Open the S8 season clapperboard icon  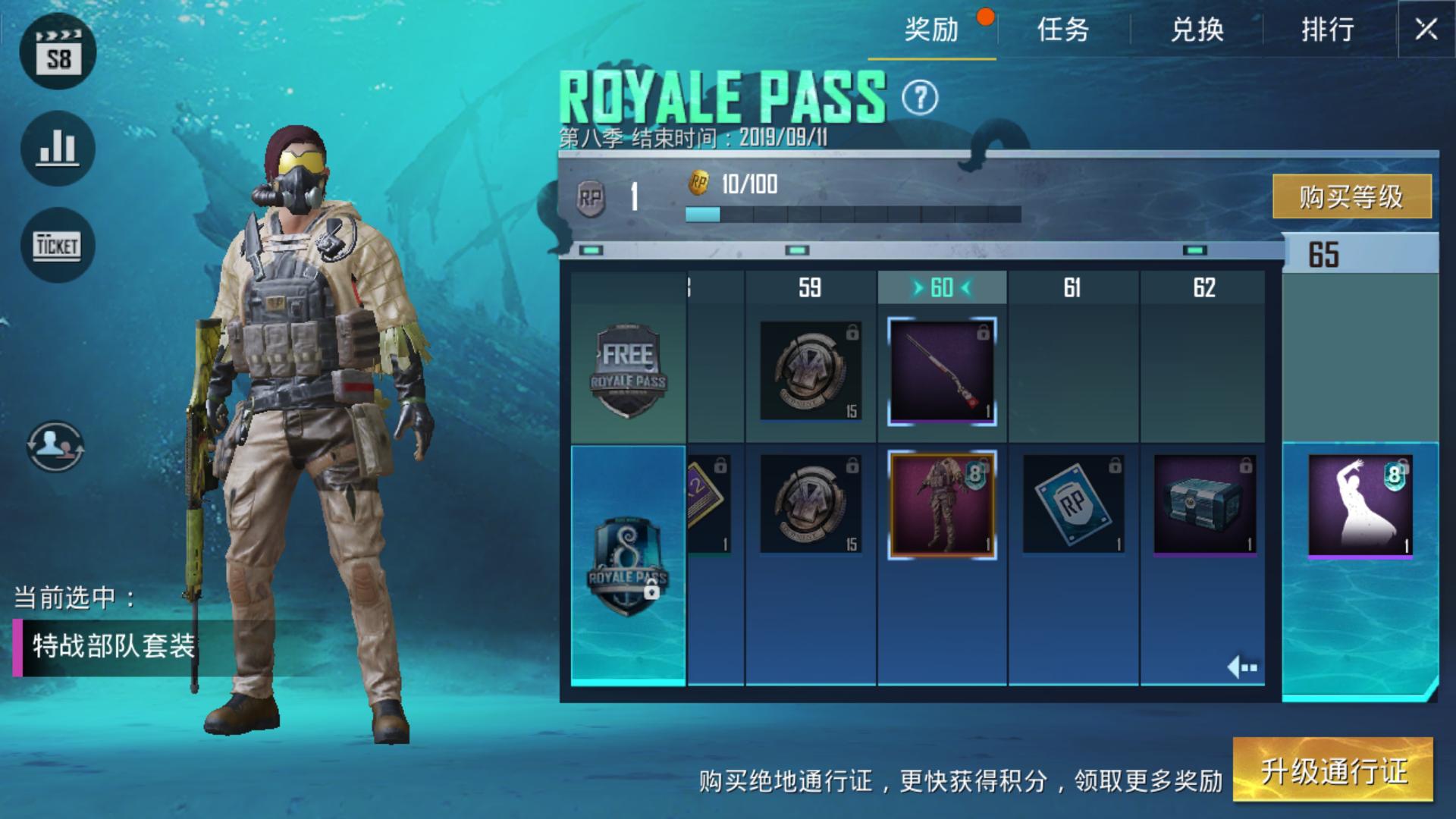pos(58,52)
